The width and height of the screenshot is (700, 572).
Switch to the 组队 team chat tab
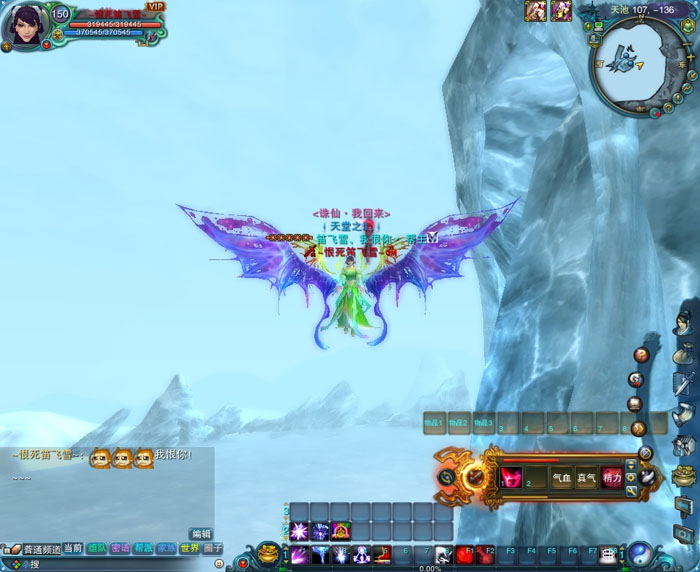tap(97, 548)
